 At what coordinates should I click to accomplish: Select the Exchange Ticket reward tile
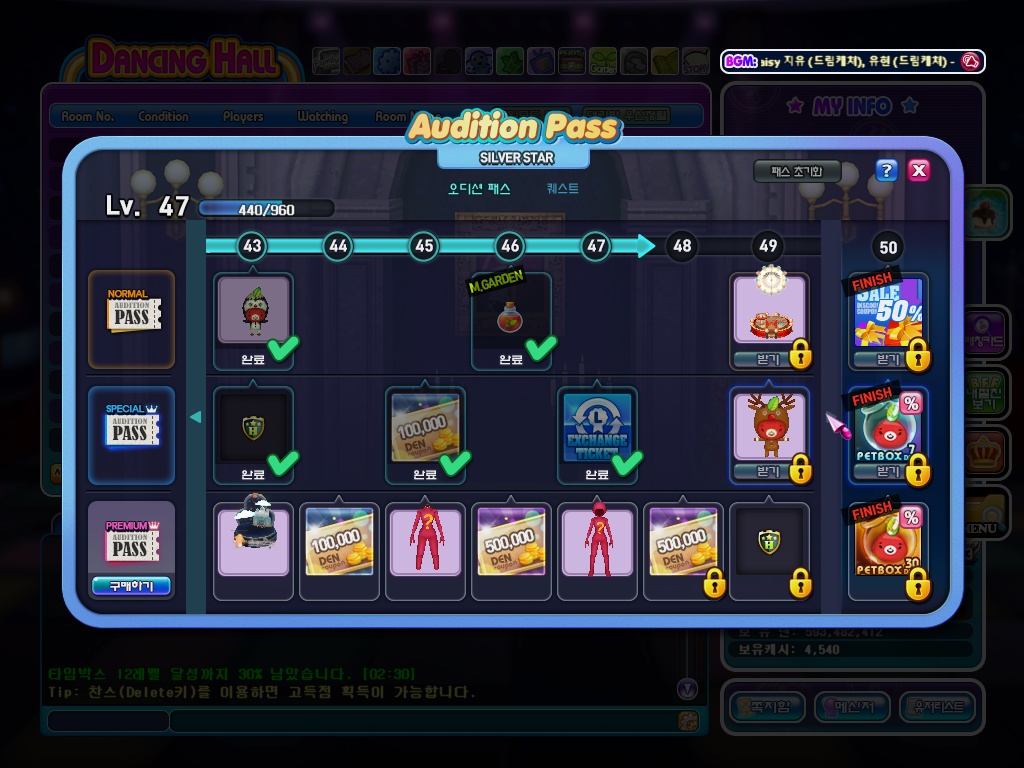(596, 426)
